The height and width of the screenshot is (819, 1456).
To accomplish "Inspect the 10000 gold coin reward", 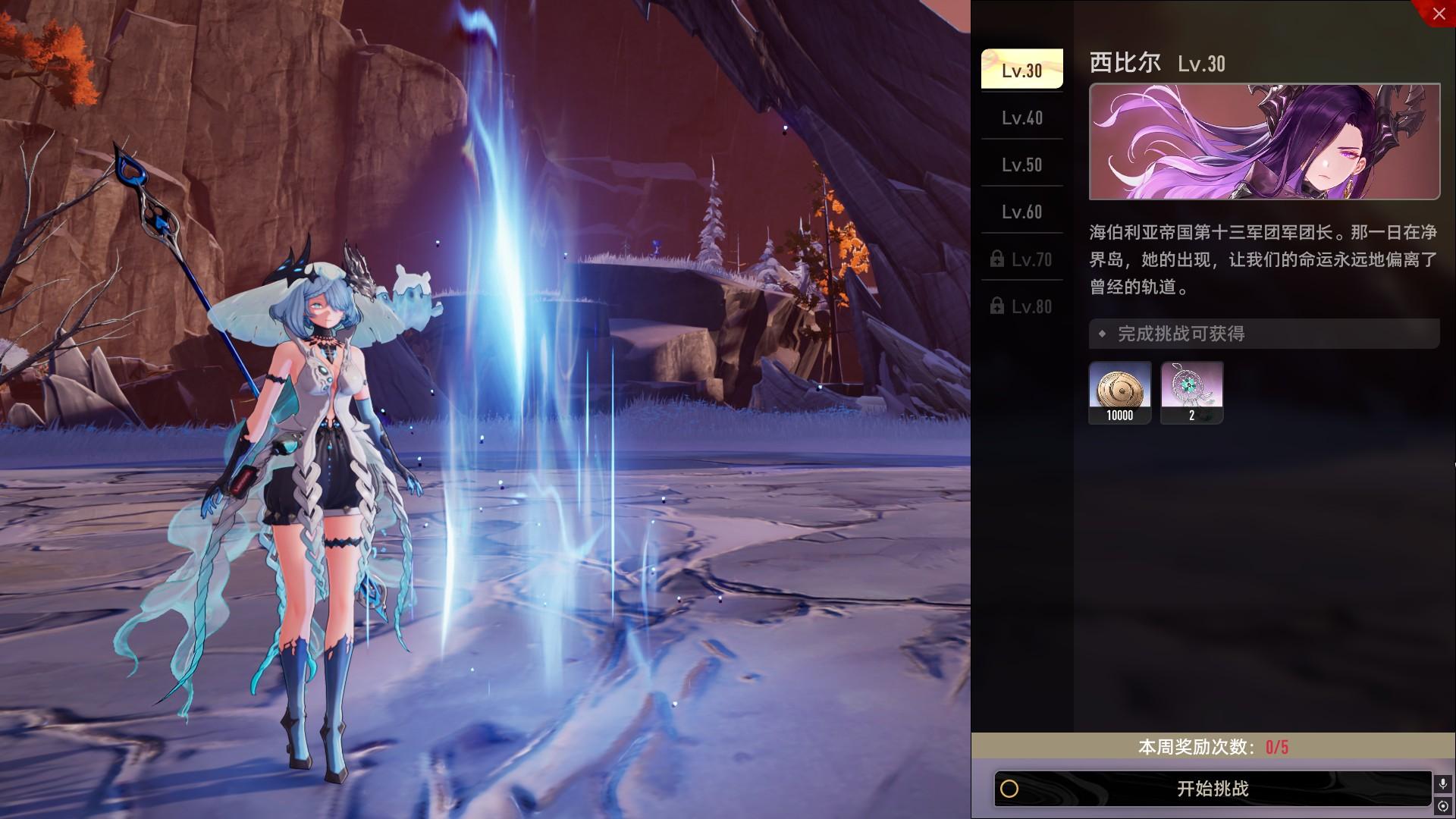I will click(1119, 392).
